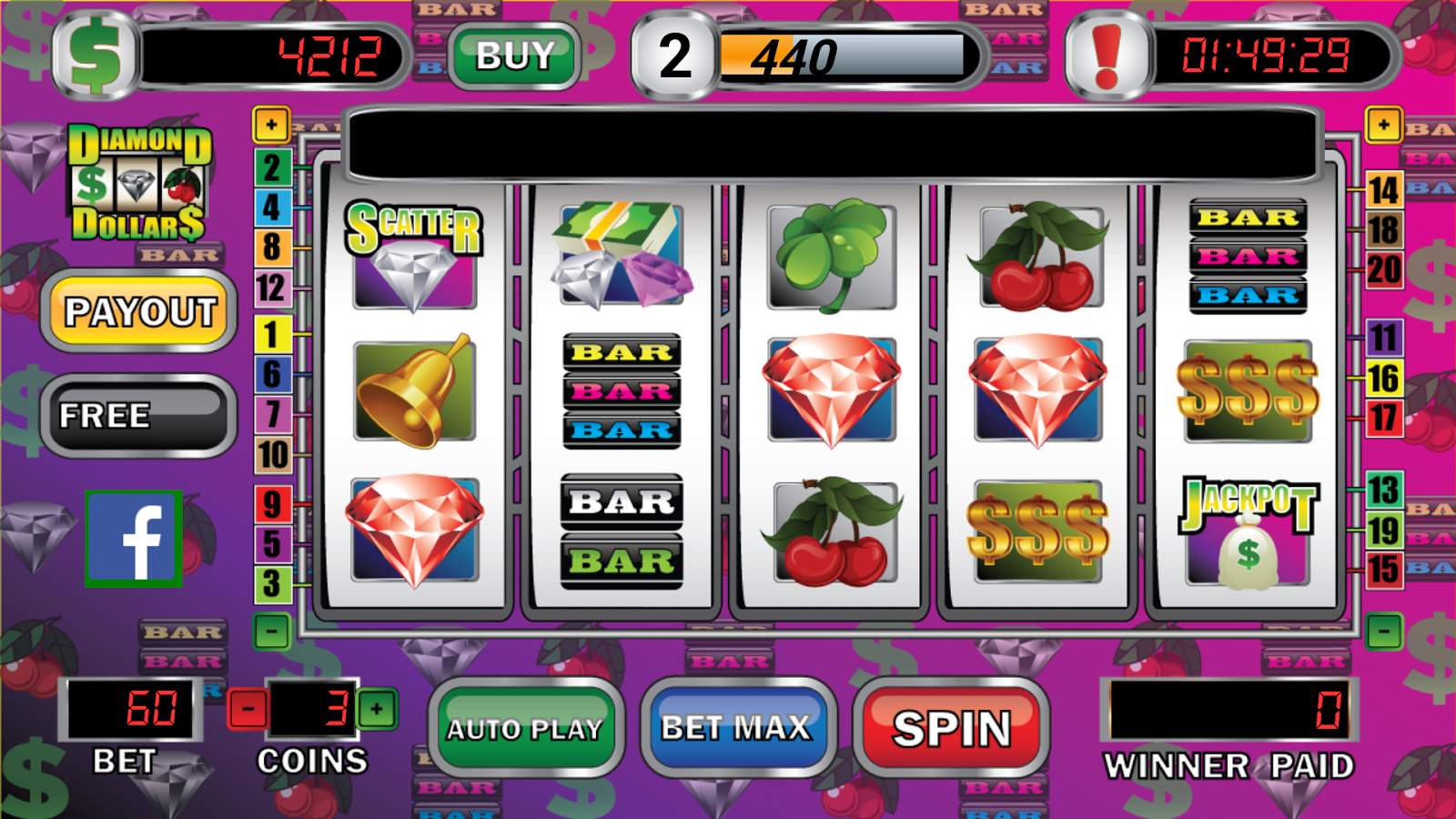Select payline number 20 marker
Screen dimensions: 1456x819
click(x=1383, y=270)
